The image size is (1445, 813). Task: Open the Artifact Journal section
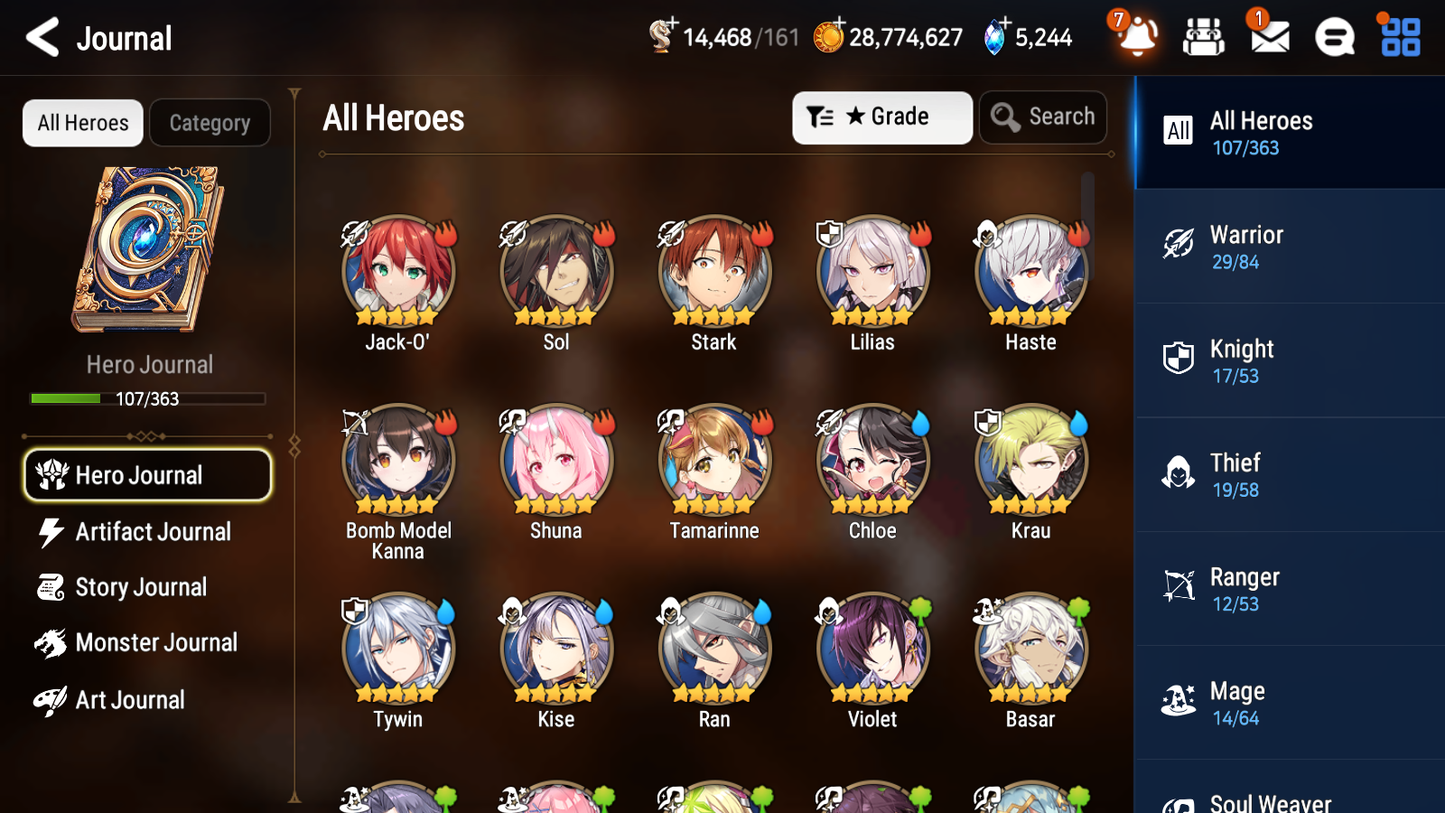(x=151, y=532)
